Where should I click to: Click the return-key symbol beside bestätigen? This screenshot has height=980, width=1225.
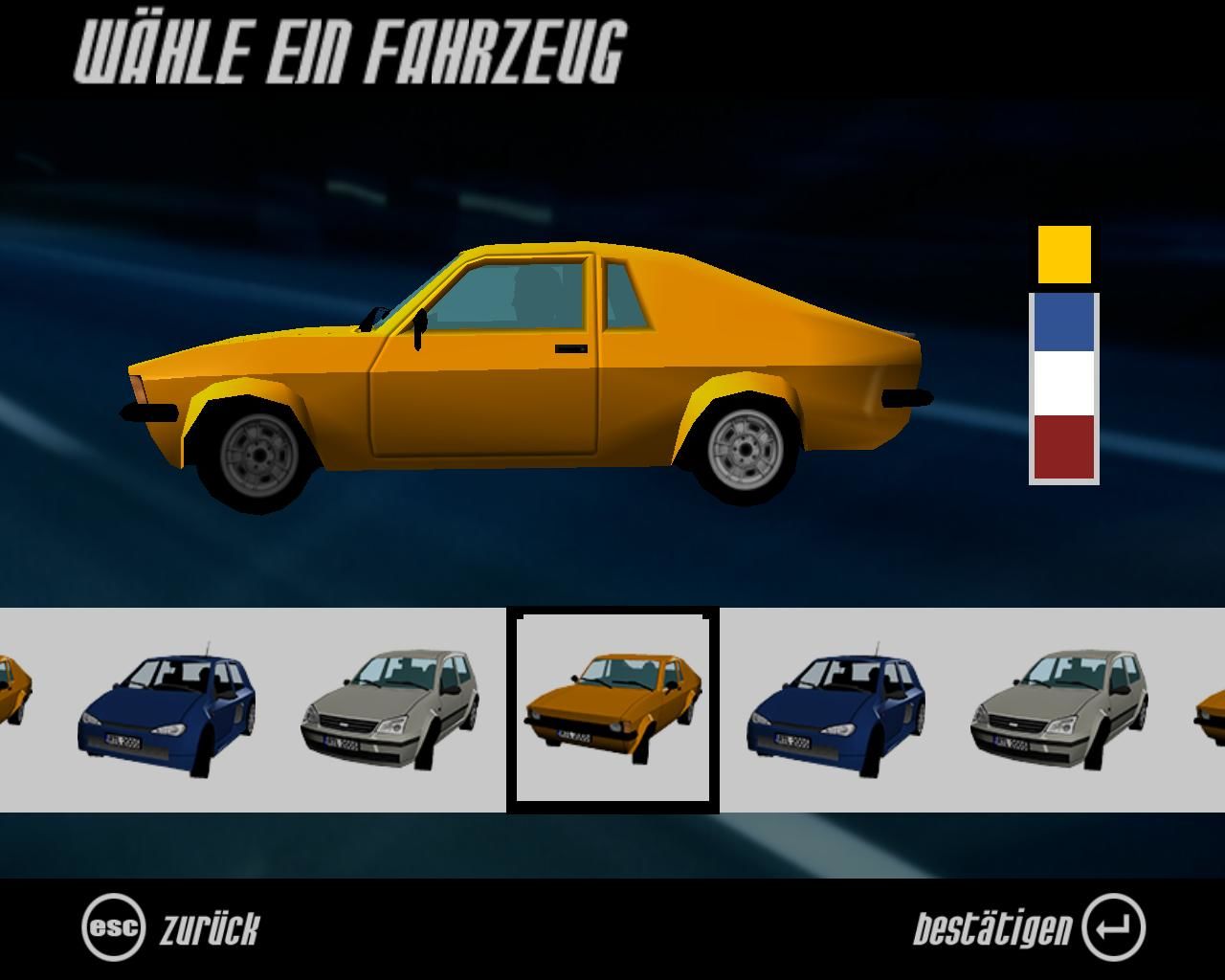[x=1113, y=924]
